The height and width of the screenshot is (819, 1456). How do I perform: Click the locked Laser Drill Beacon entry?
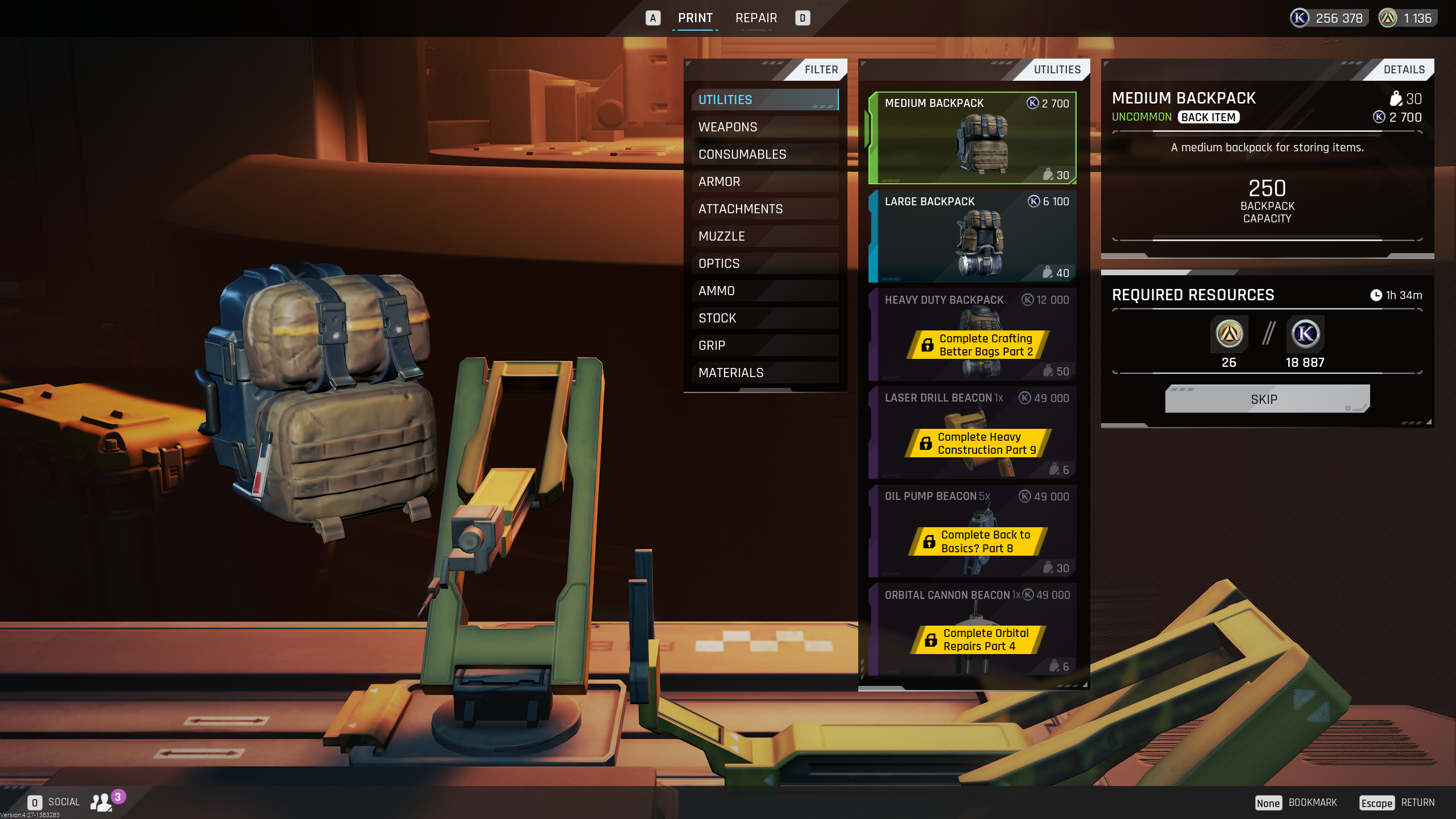973,433
